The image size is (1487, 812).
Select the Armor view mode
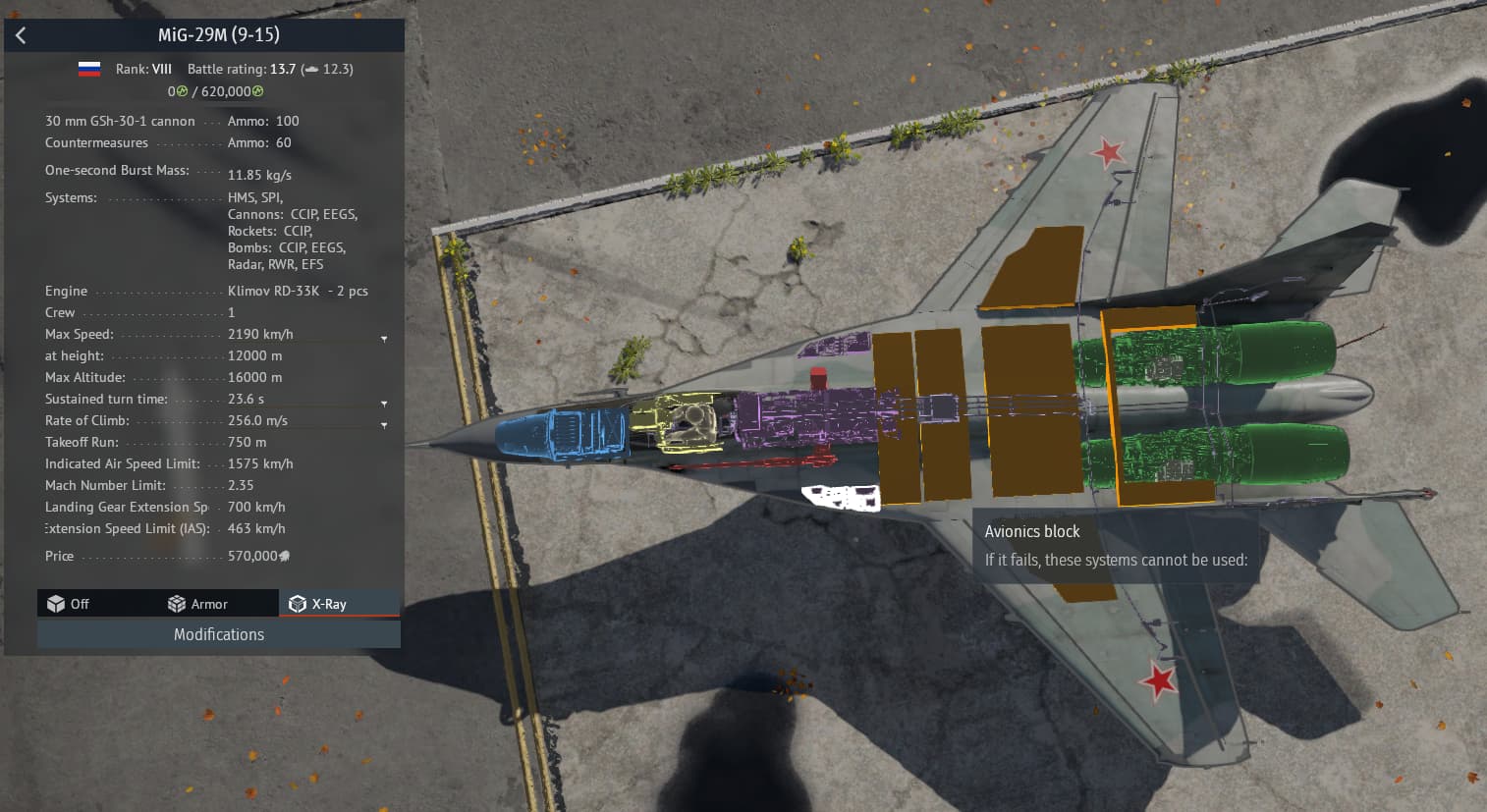pos(197,604)
